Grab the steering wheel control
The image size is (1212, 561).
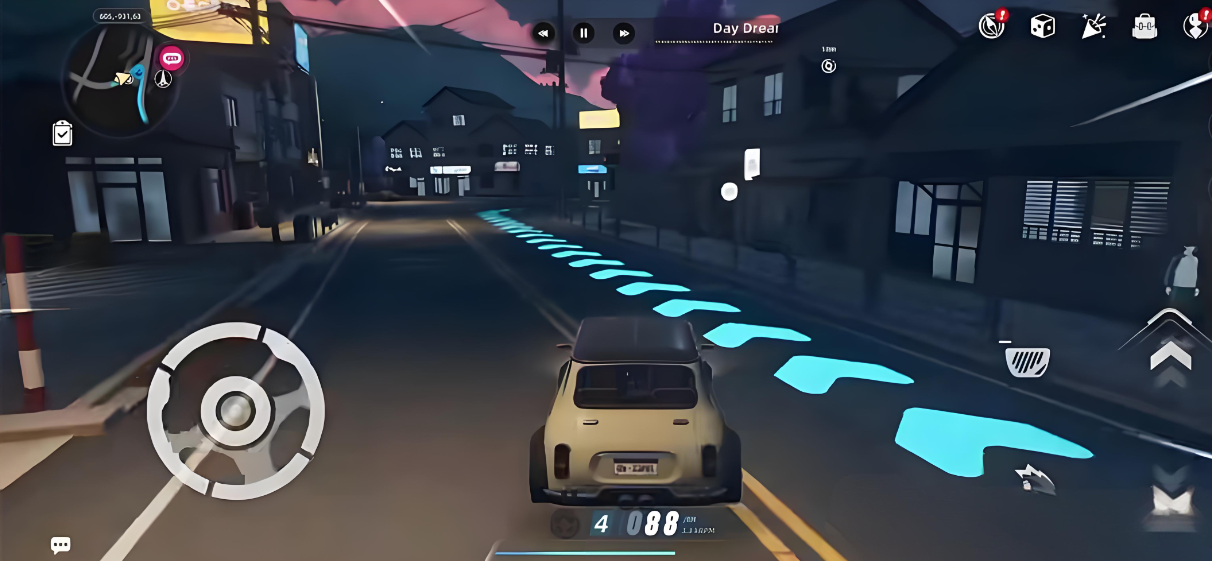coord(236,410)
